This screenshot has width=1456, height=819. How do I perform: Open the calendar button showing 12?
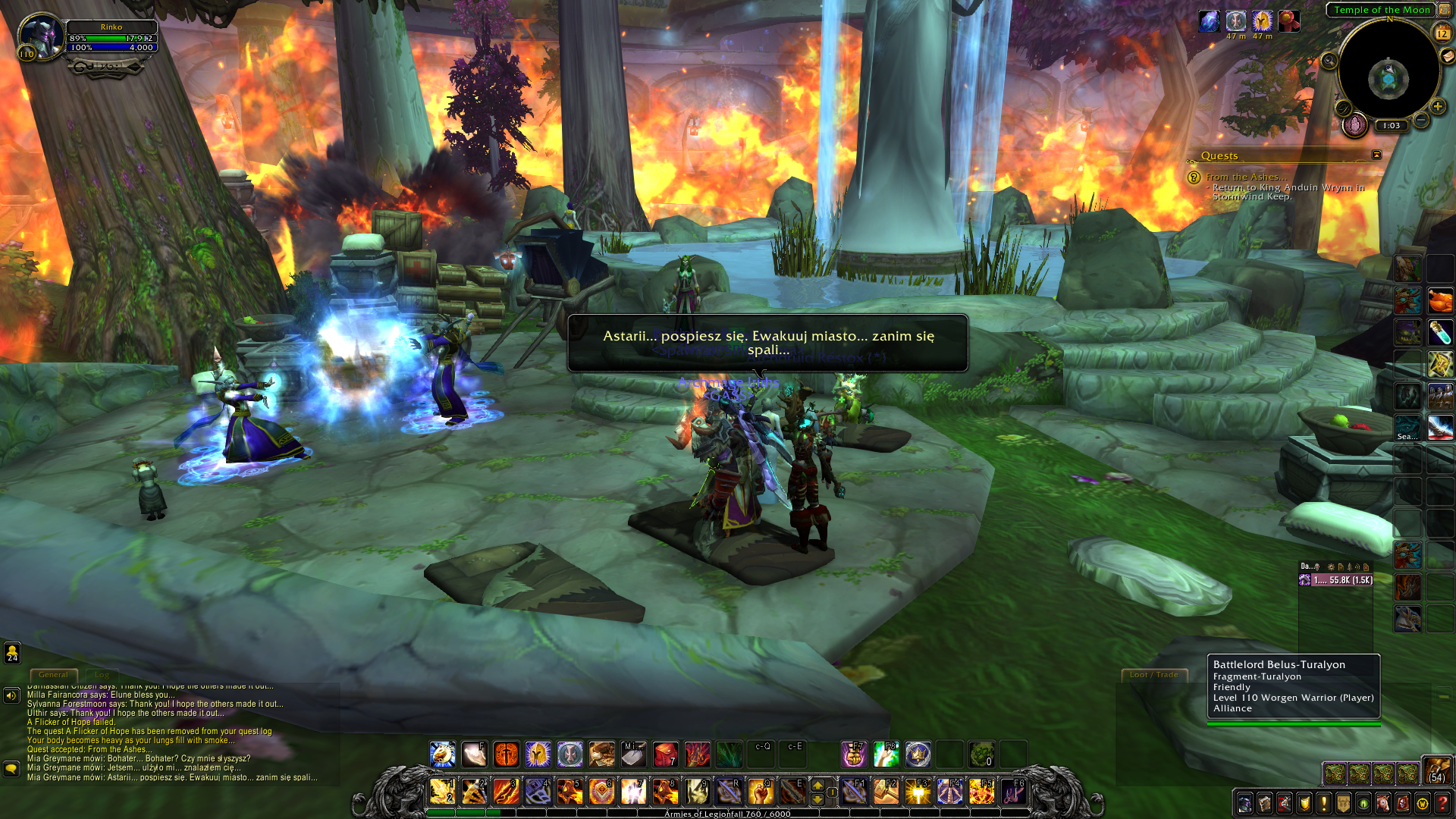pos(1442,33)
